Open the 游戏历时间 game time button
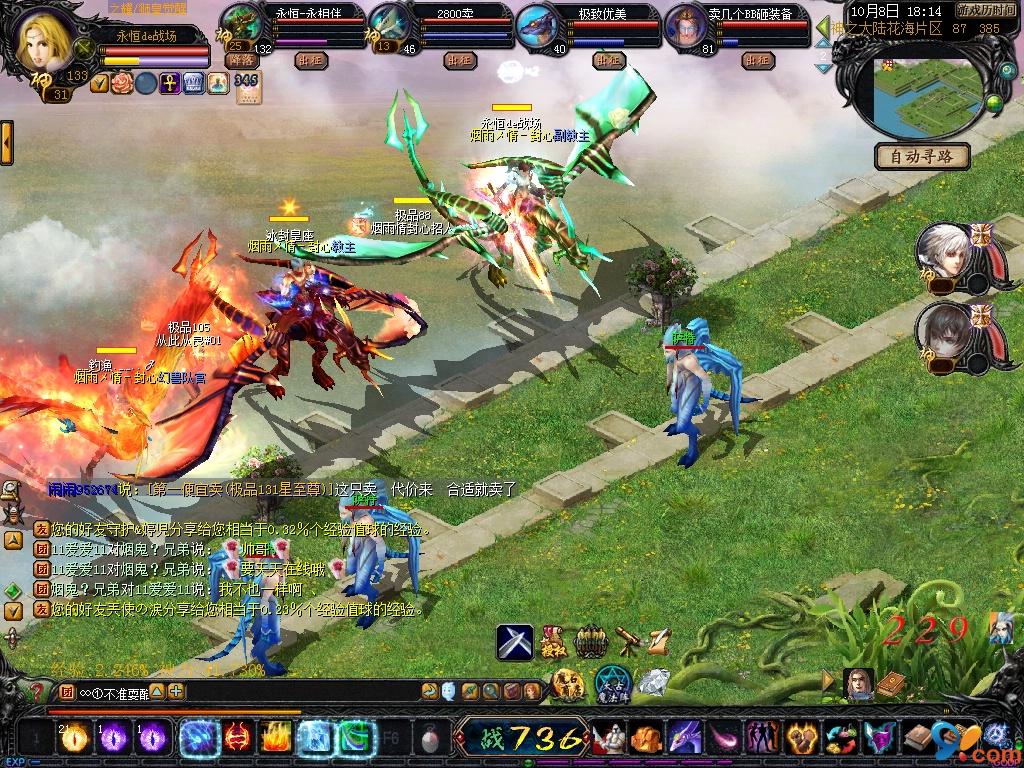The height and width of the screenshot is (768, 1024). 983,9
